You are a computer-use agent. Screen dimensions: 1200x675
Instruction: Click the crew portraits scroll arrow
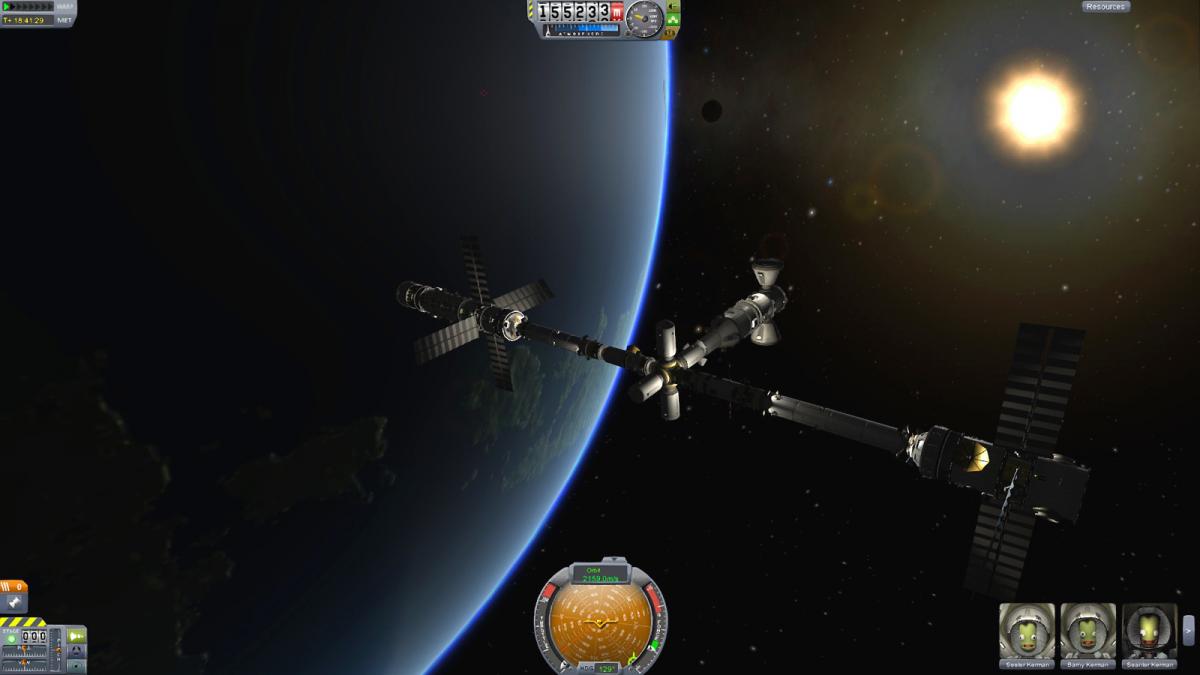coord(1188,630)
